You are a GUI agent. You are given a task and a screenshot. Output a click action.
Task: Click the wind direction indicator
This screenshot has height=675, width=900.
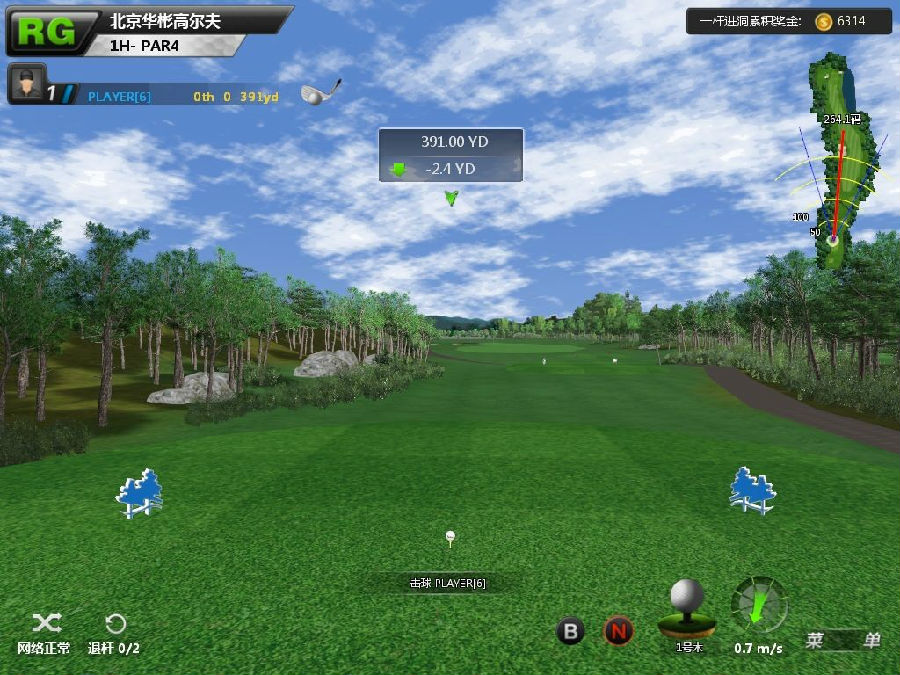point(758,603)
